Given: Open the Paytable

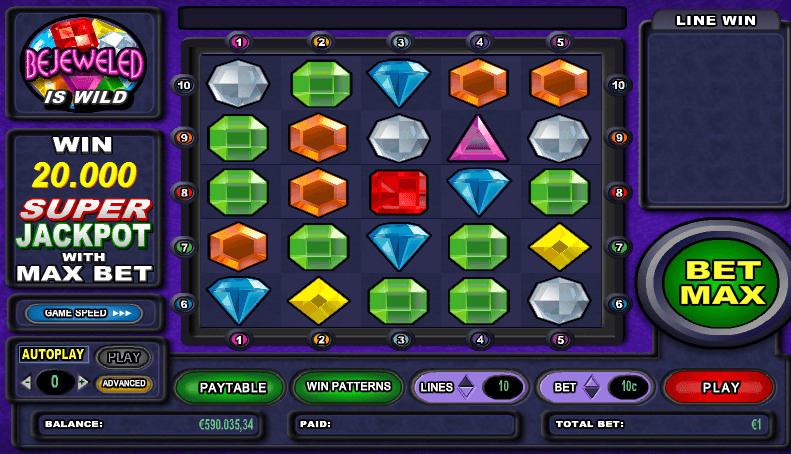Looking at the screenshot, I should [x=232, y=388].
